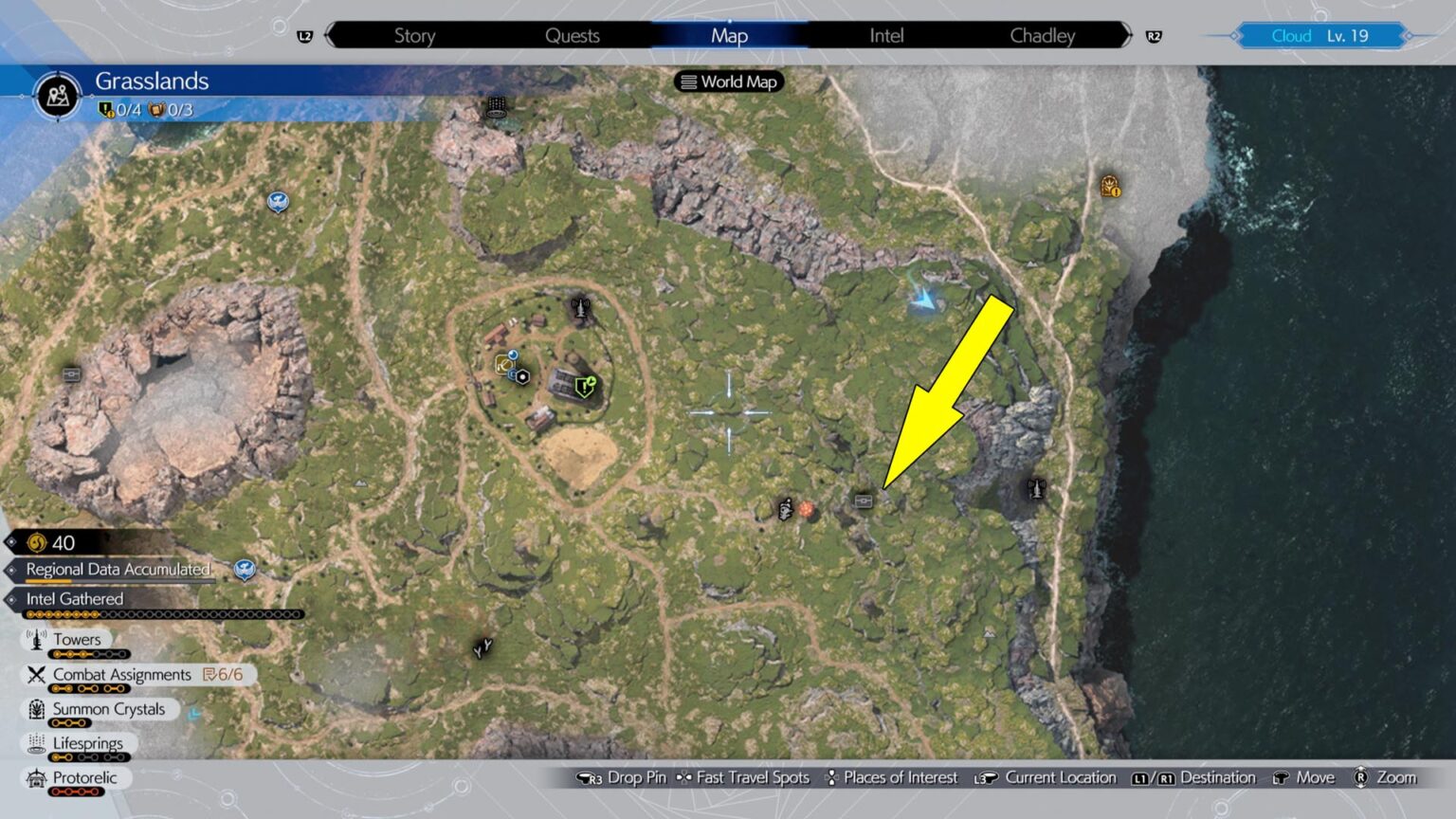Click the World Map button at the top
This screenshot has width=1456, height=819.
(x=728, y=82)
